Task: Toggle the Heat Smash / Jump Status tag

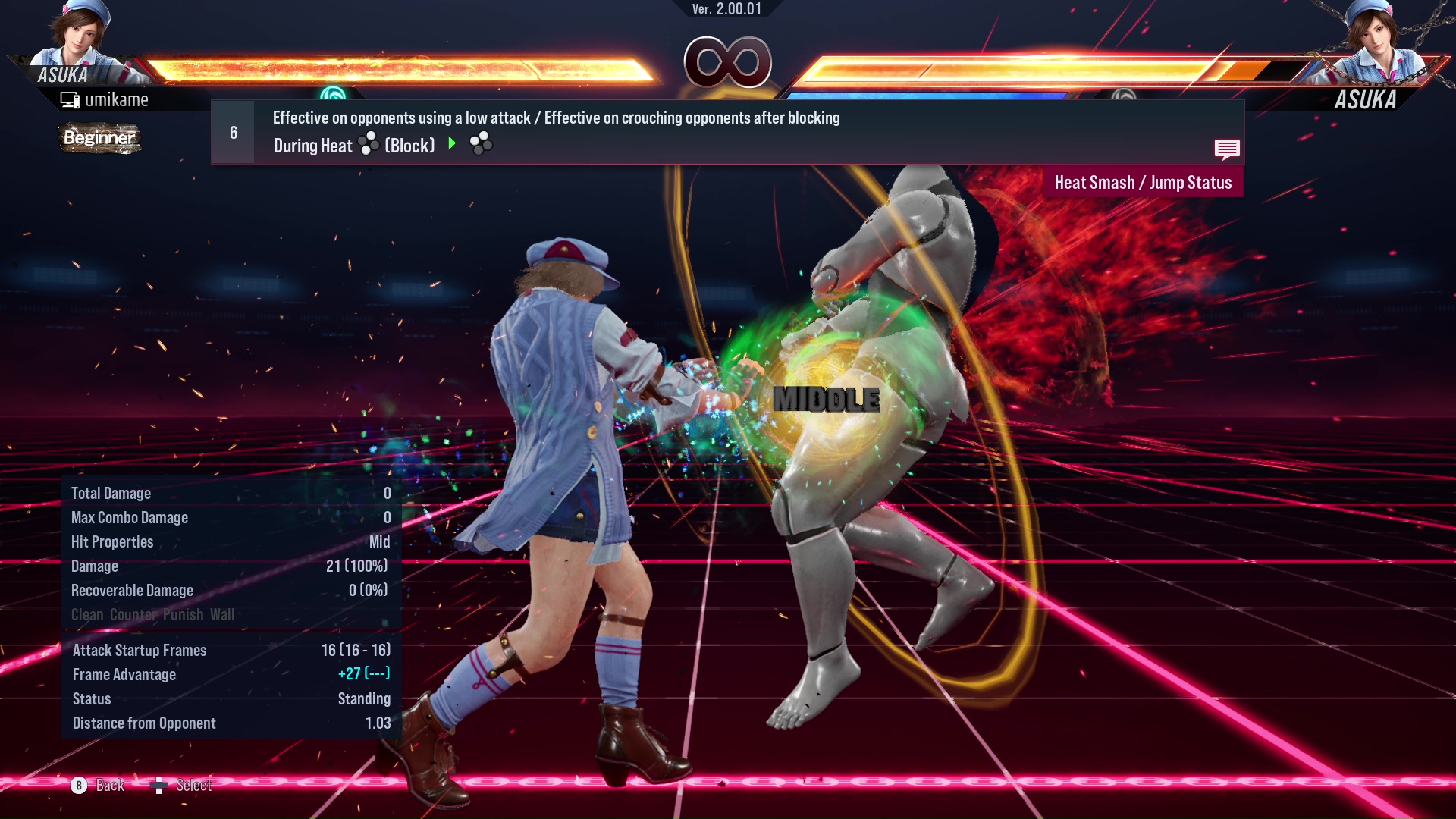Action: pyautogui.click(x=1143, y=182)
